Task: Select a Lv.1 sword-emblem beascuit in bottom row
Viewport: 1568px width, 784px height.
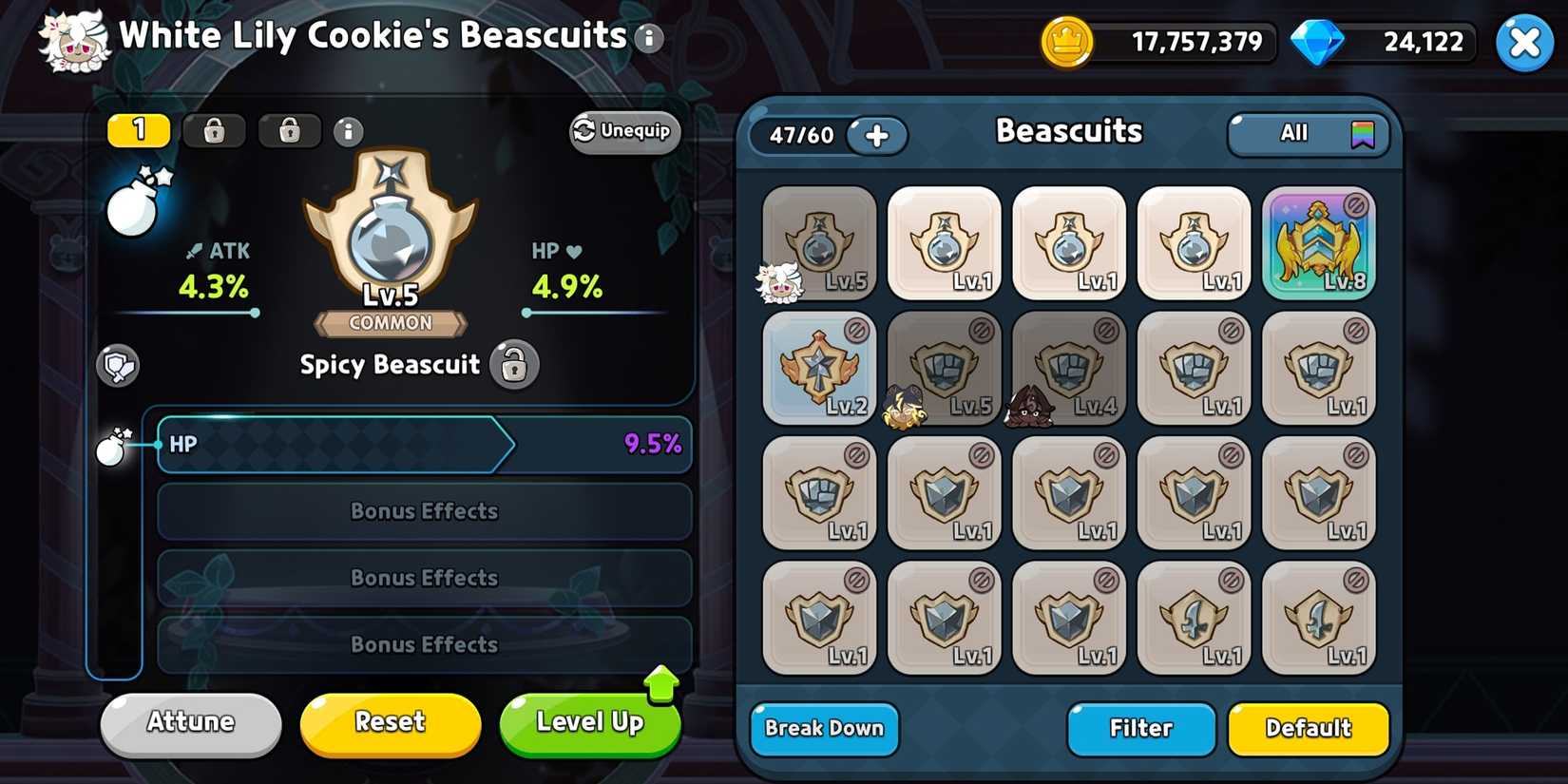Action: (x=1194, y=618)
